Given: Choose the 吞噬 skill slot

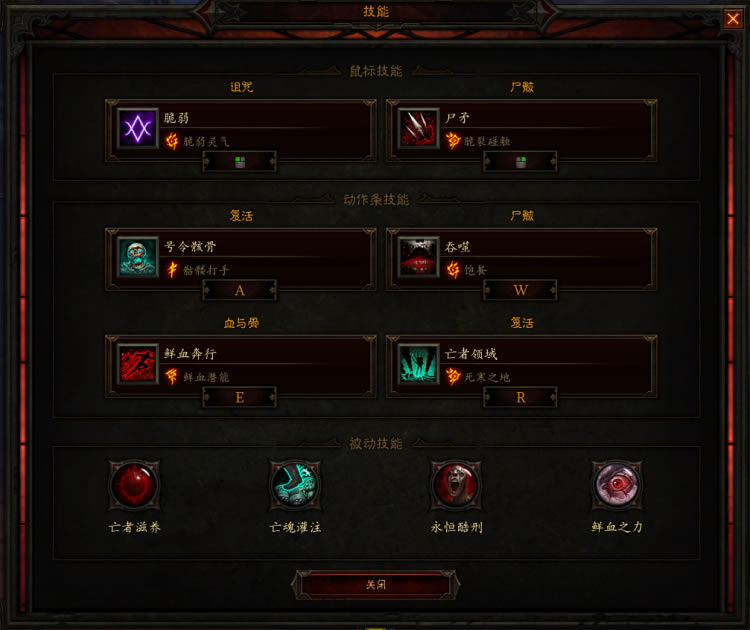Looking at the screenshot, I should (x=521, y=258).
